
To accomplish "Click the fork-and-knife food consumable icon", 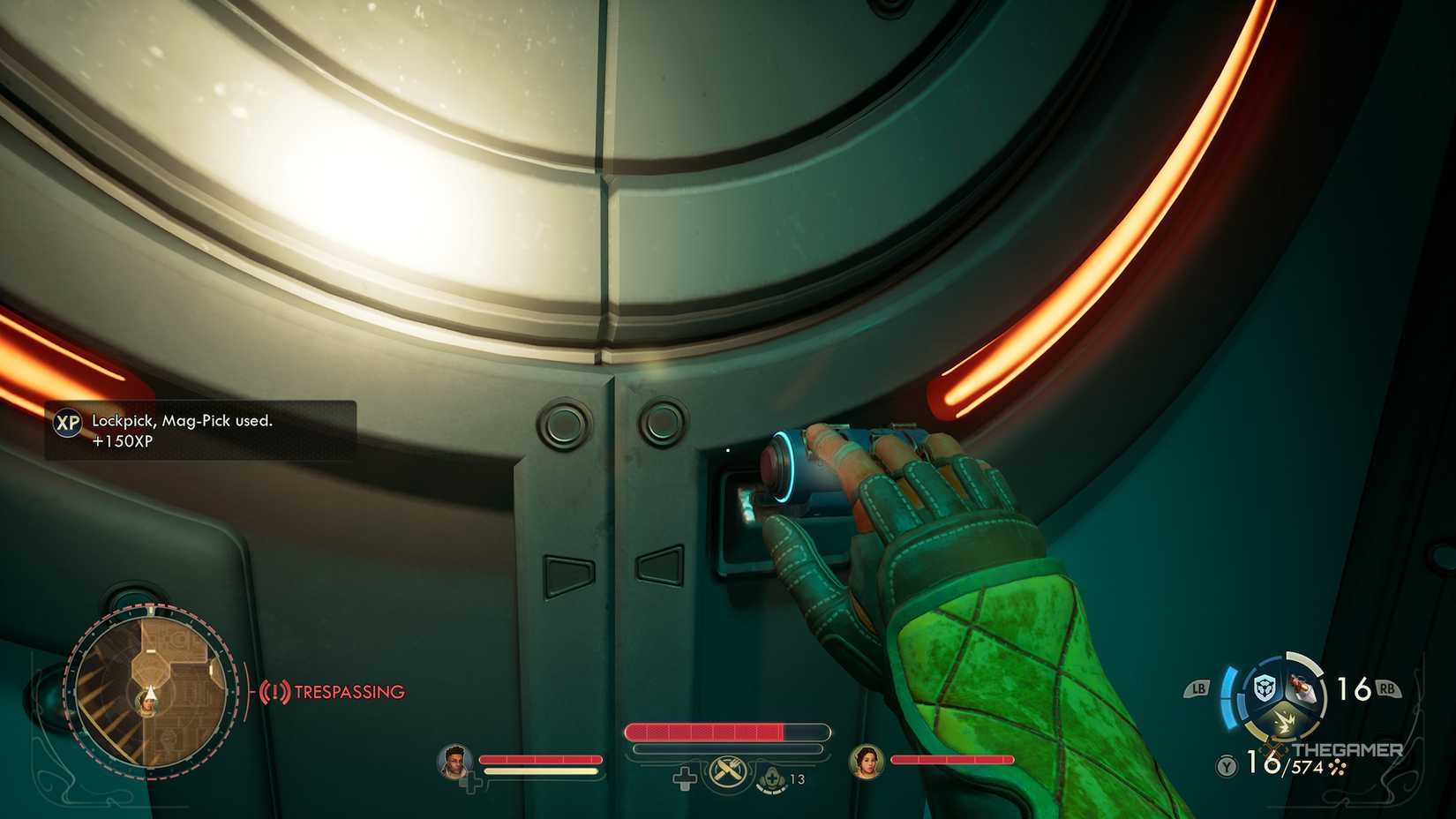I will tap(727, 770).
